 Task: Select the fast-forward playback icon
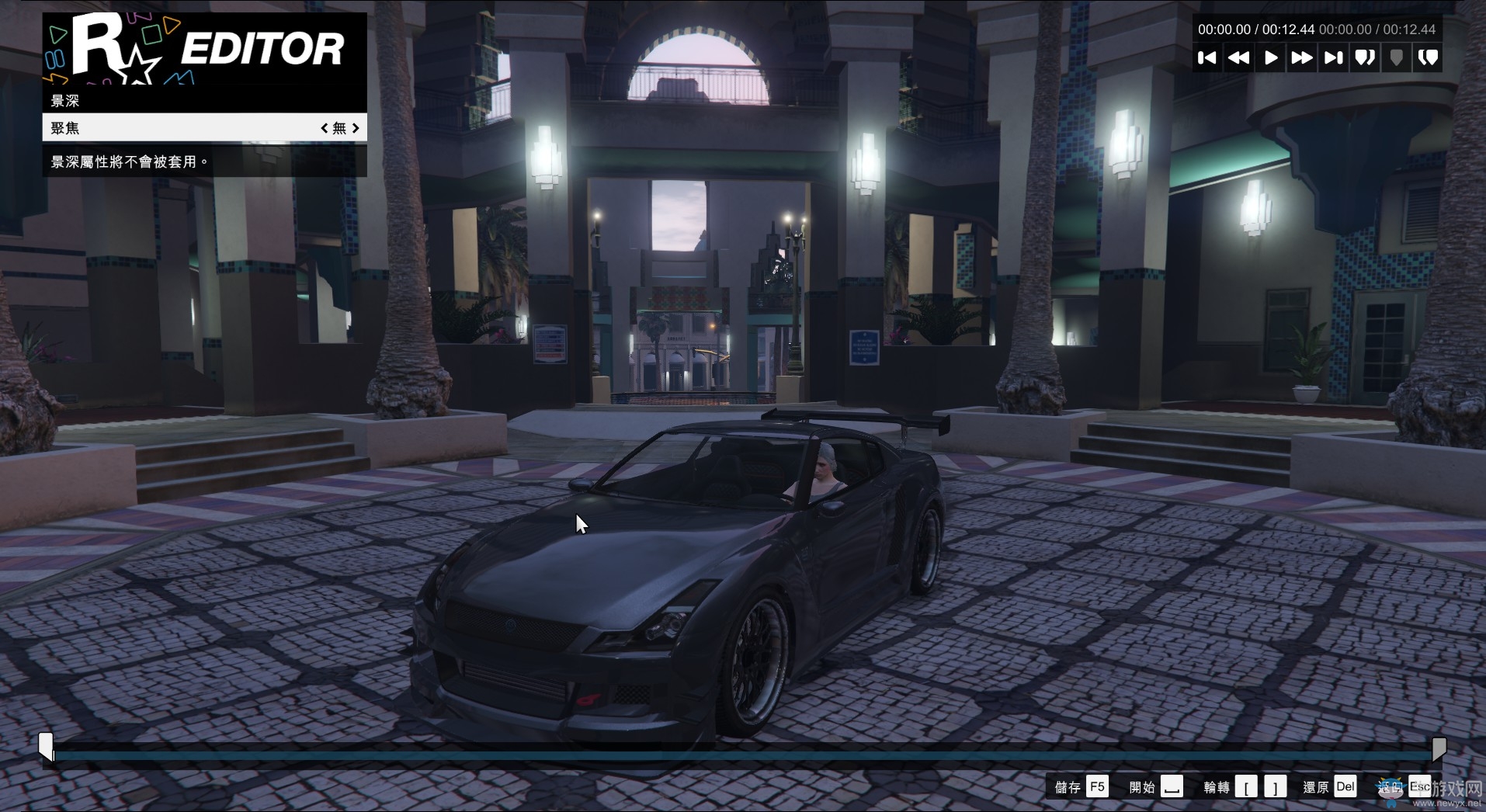coord(1302,57)
